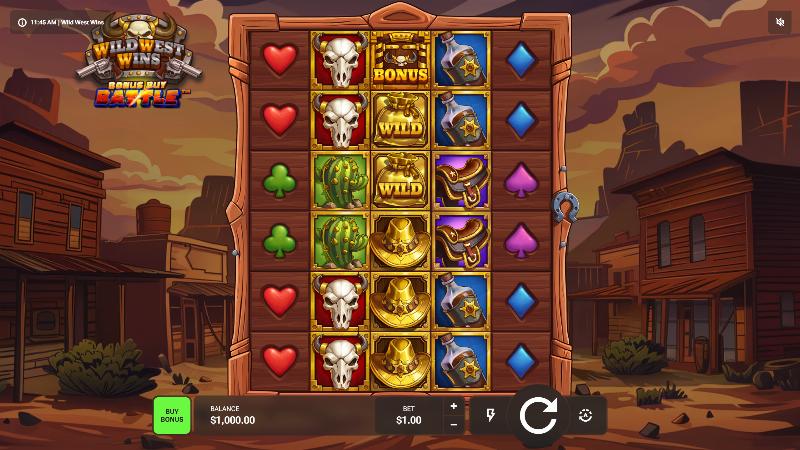Open the Buy Bonus menu

[x=171, y=414]
